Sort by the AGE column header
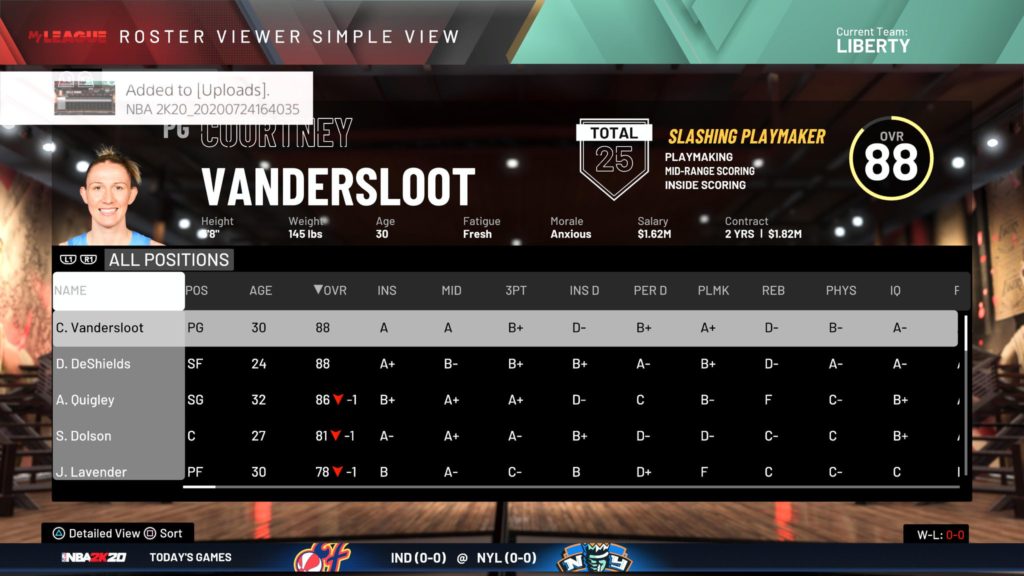1024x576 pixels. [260, 291]
